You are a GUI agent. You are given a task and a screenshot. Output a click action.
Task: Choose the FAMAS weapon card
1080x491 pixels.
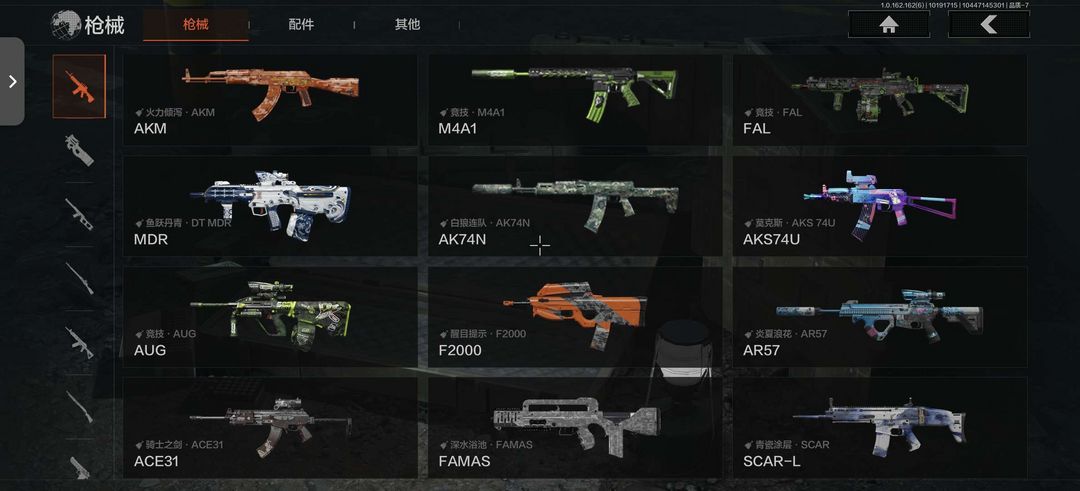click(x=575, y=427)
